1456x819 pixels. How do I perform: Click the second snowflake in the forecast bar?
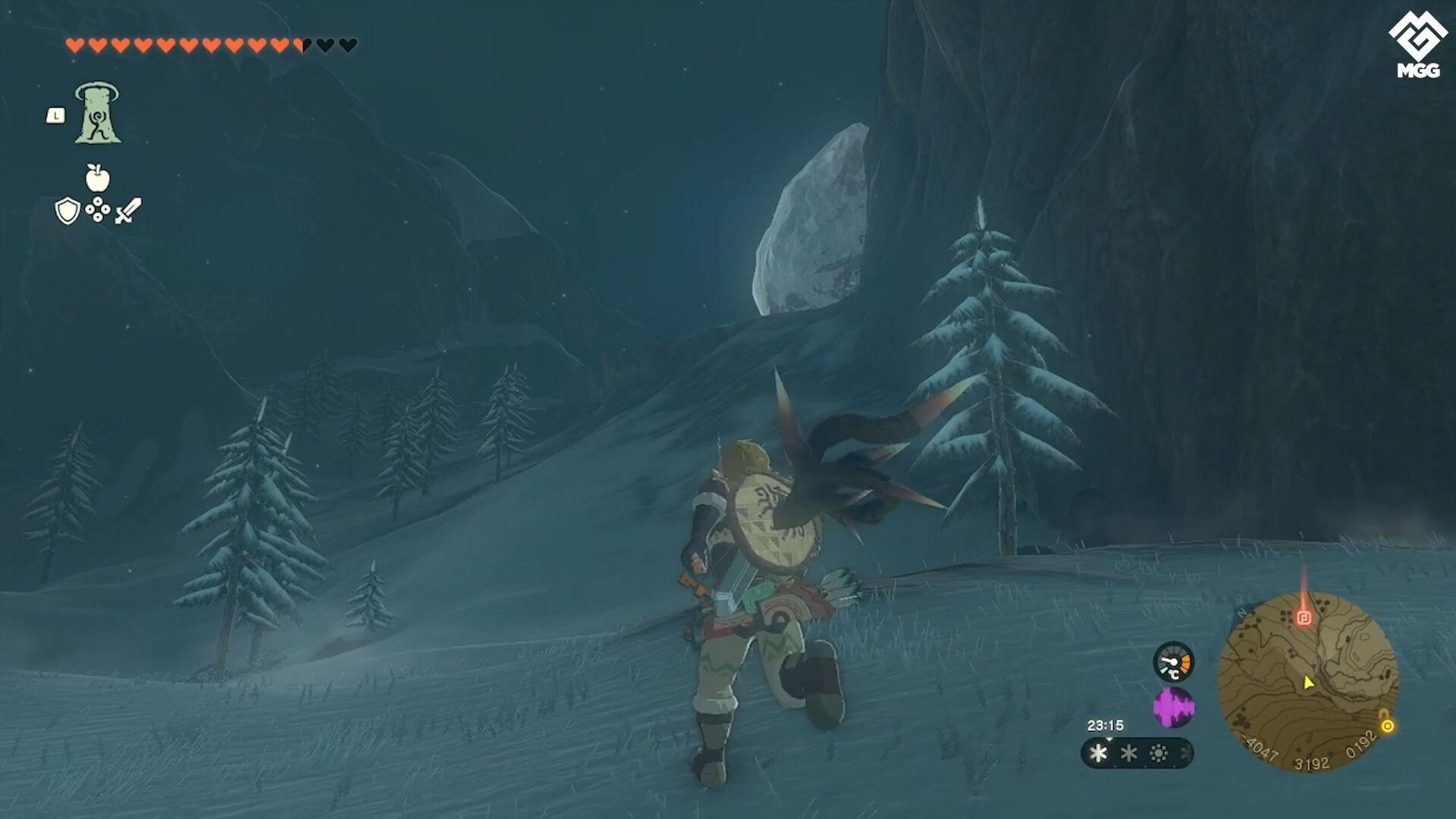[x=1130, y=753]
